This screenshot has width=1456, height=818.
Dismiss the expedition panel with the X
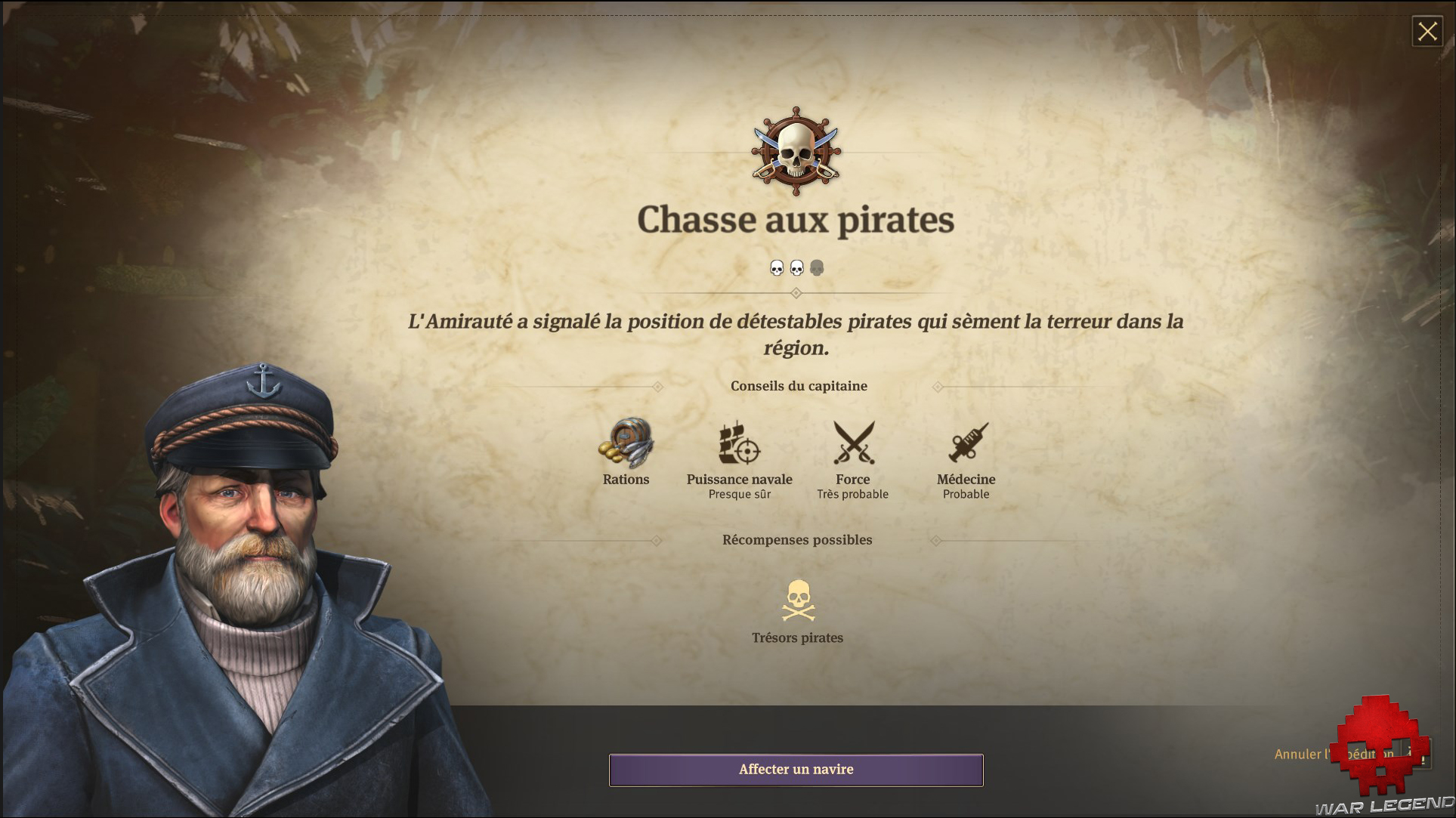(1427, 32)
